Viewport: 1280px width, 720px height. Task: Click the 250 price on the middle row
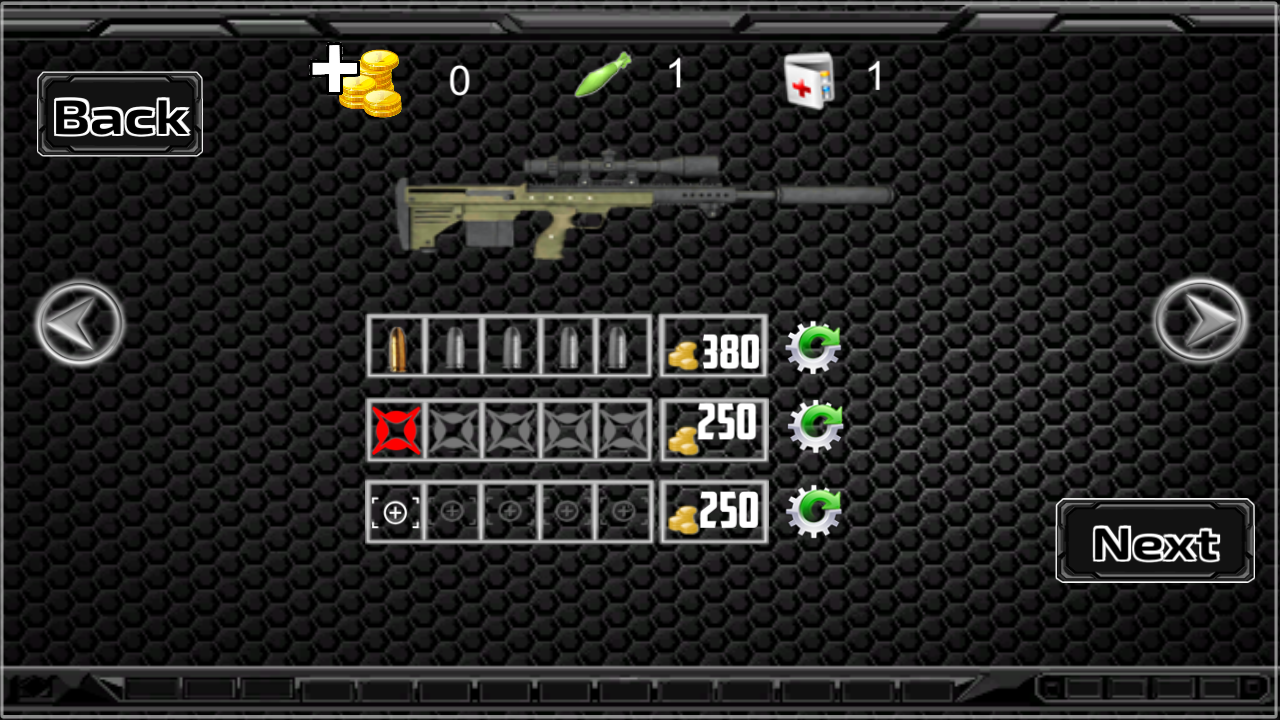tap(713, 428)
